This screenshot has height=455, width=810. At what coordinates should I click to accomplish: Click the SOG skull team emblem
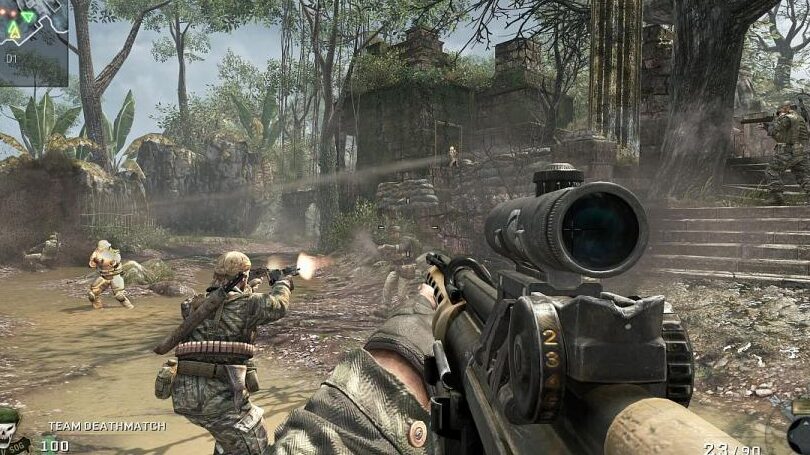coord(11,431)
